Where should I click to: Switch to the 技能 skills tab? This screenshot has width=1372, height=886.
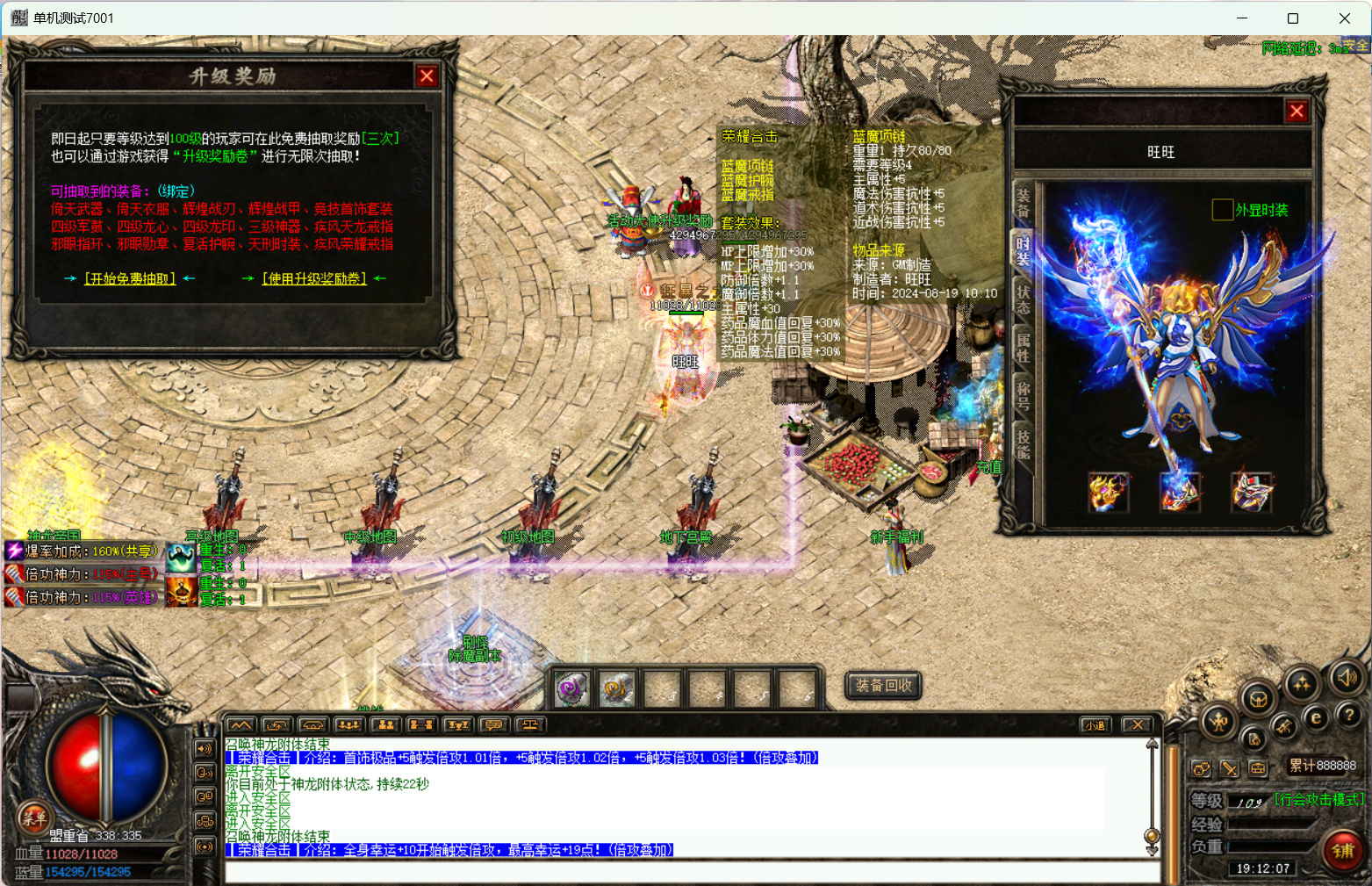click(x=1023, y=443)
